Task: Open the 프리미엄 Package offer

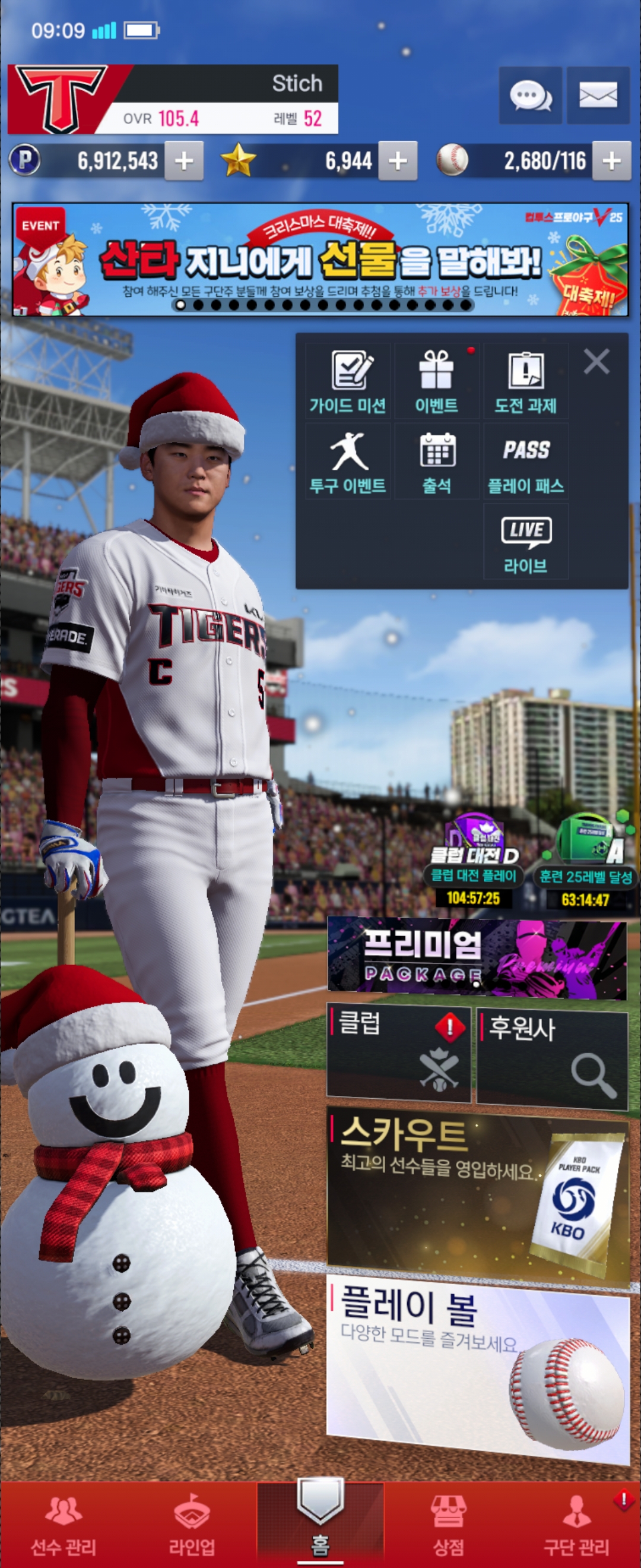Action: 477,958
